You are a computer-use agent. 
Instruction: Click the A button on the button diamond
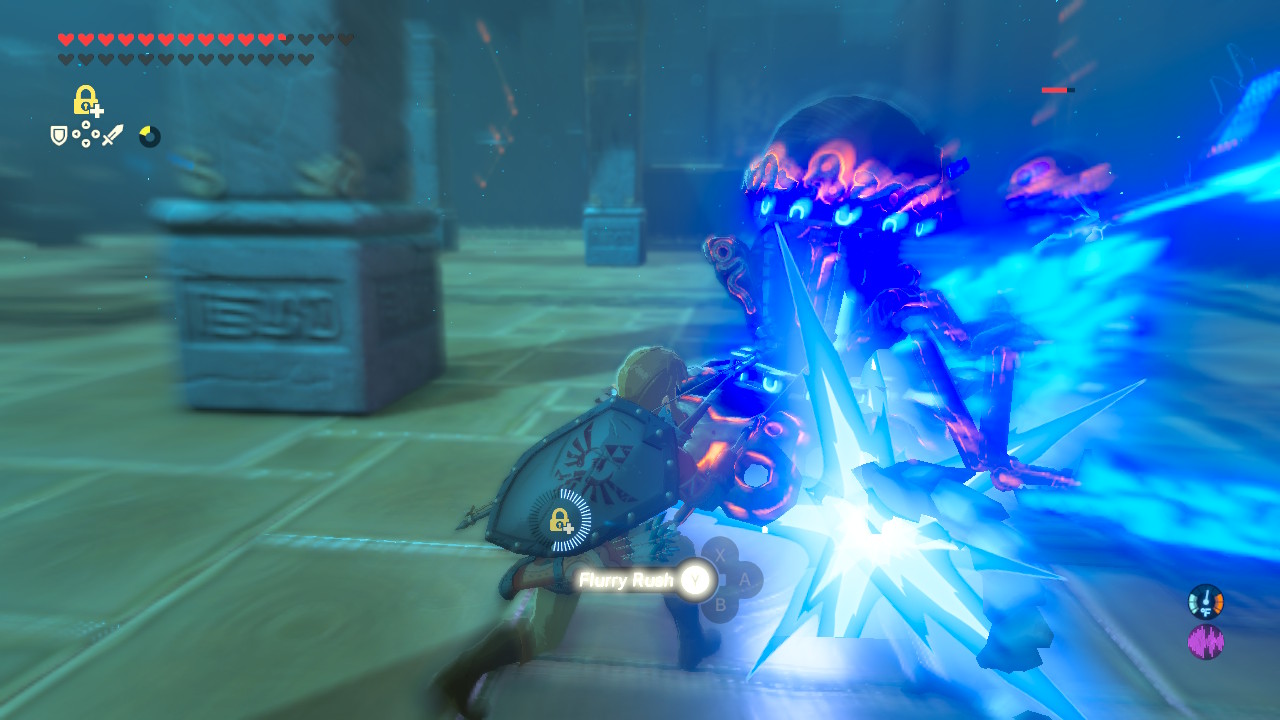pos(745,580)
